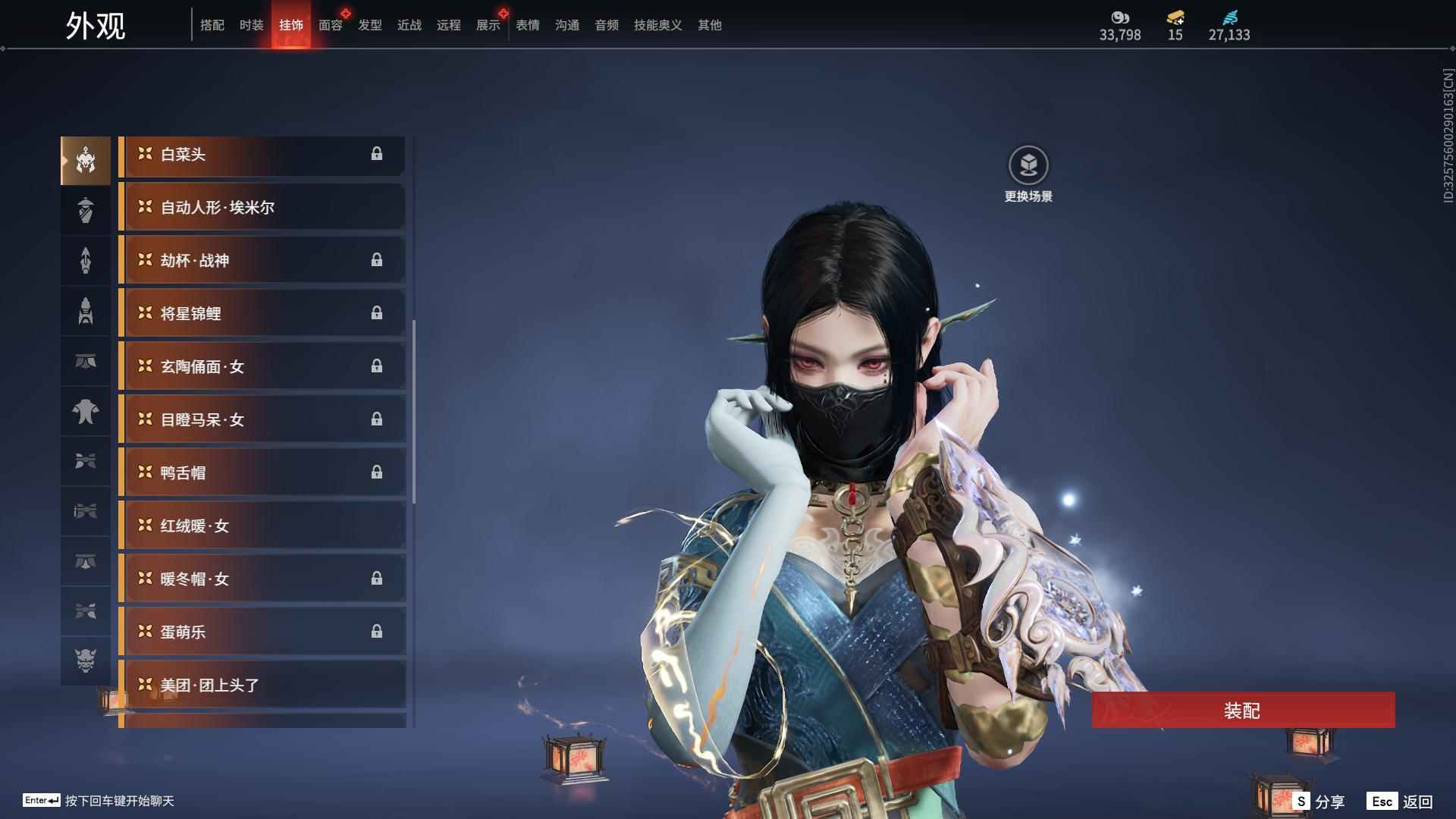
Task: Select the 自动人形·埃米尔 ornament
Action: tap(262, 207)
